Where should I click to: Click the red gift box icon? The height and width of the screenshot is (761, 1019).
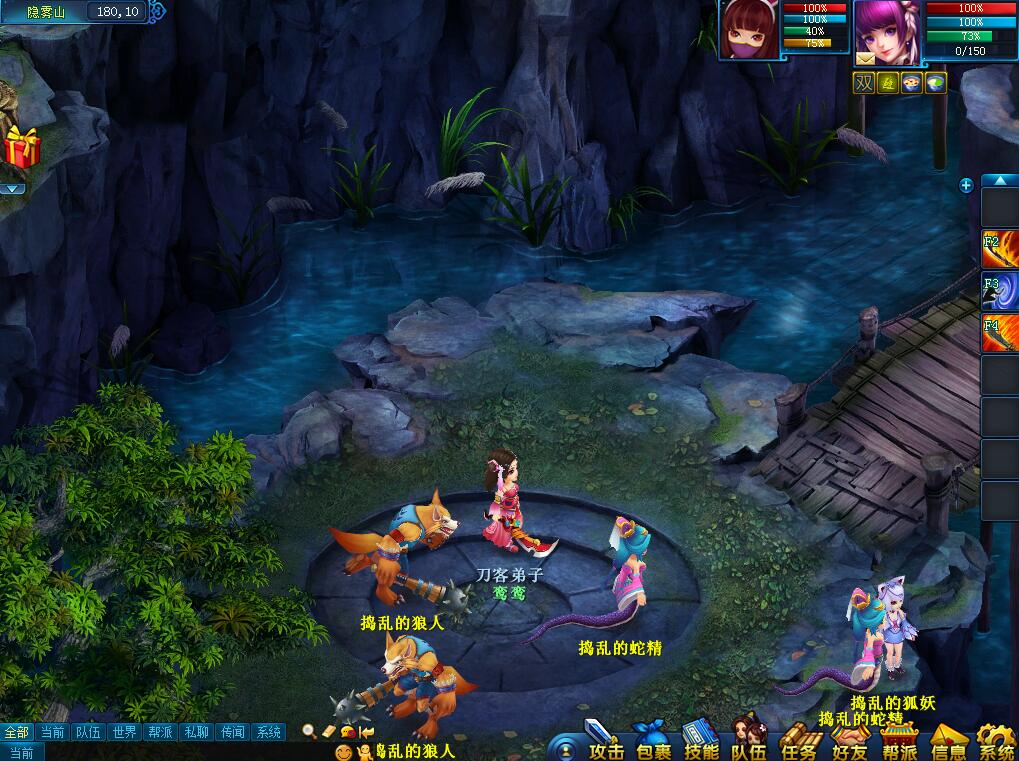point(21,148)
